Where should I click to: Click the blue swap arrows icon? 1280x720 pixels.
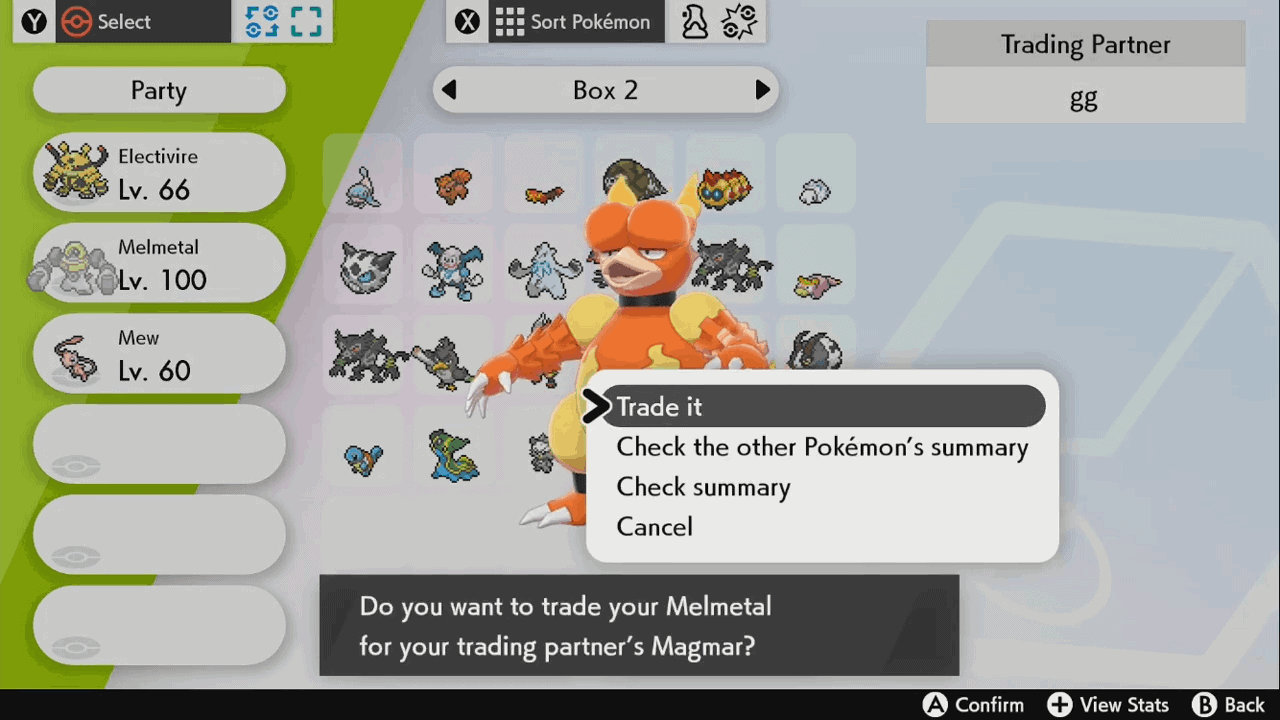point(261,21)
